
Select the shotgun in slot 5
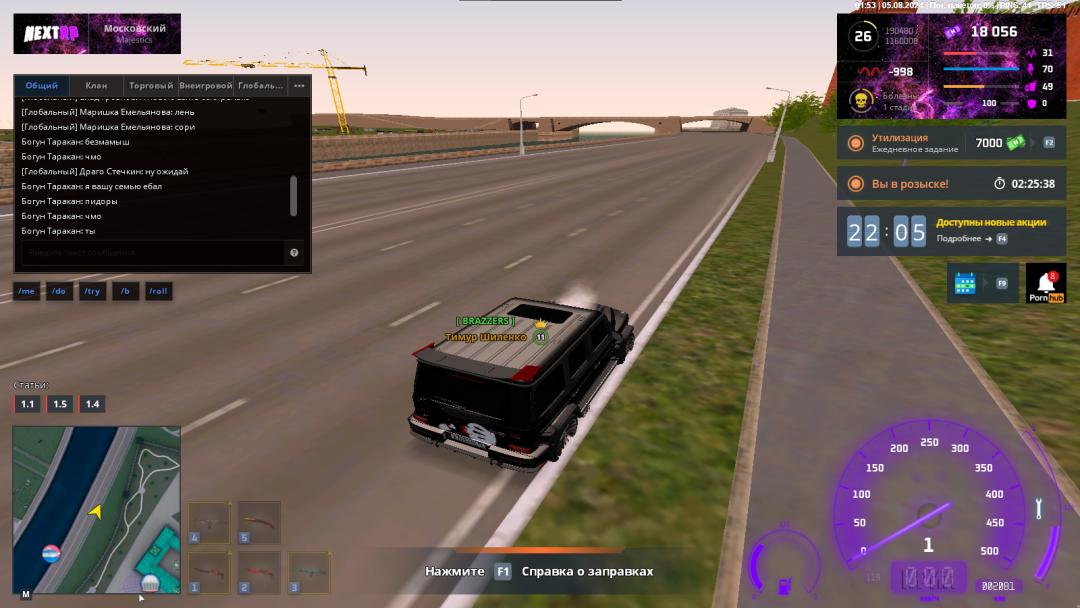pos(259,523)
